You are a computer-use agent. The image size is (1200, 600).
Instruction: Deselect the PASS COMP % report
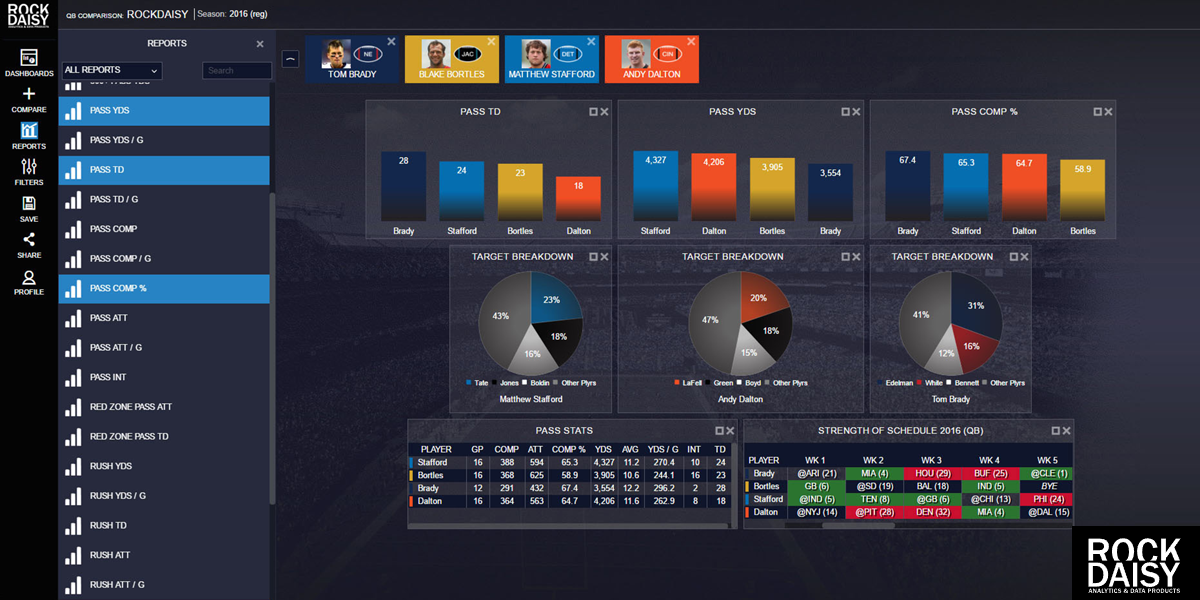[x=164, y=288]
